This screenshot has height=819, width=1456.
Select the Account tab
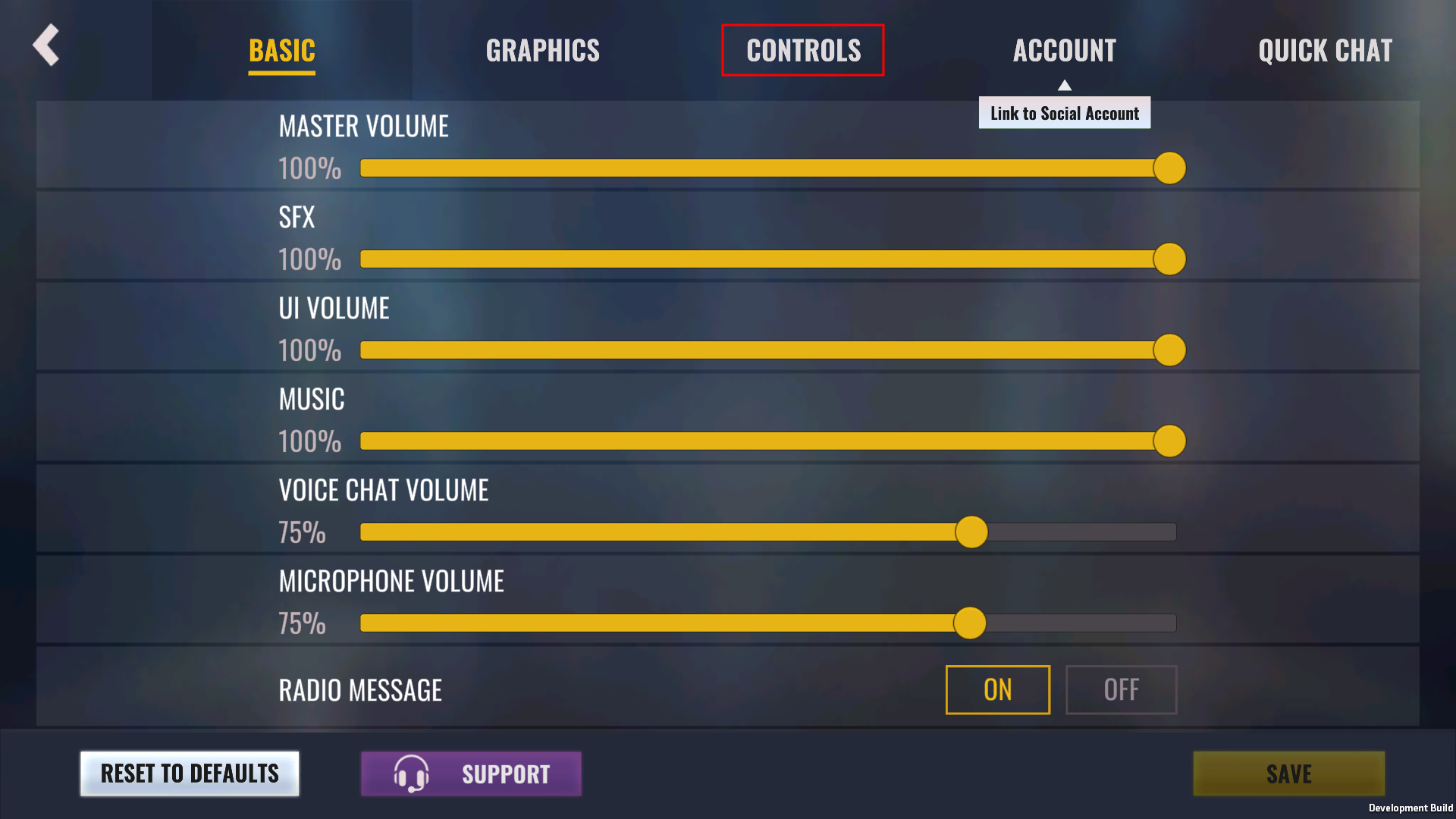(x=1065, y=50)
